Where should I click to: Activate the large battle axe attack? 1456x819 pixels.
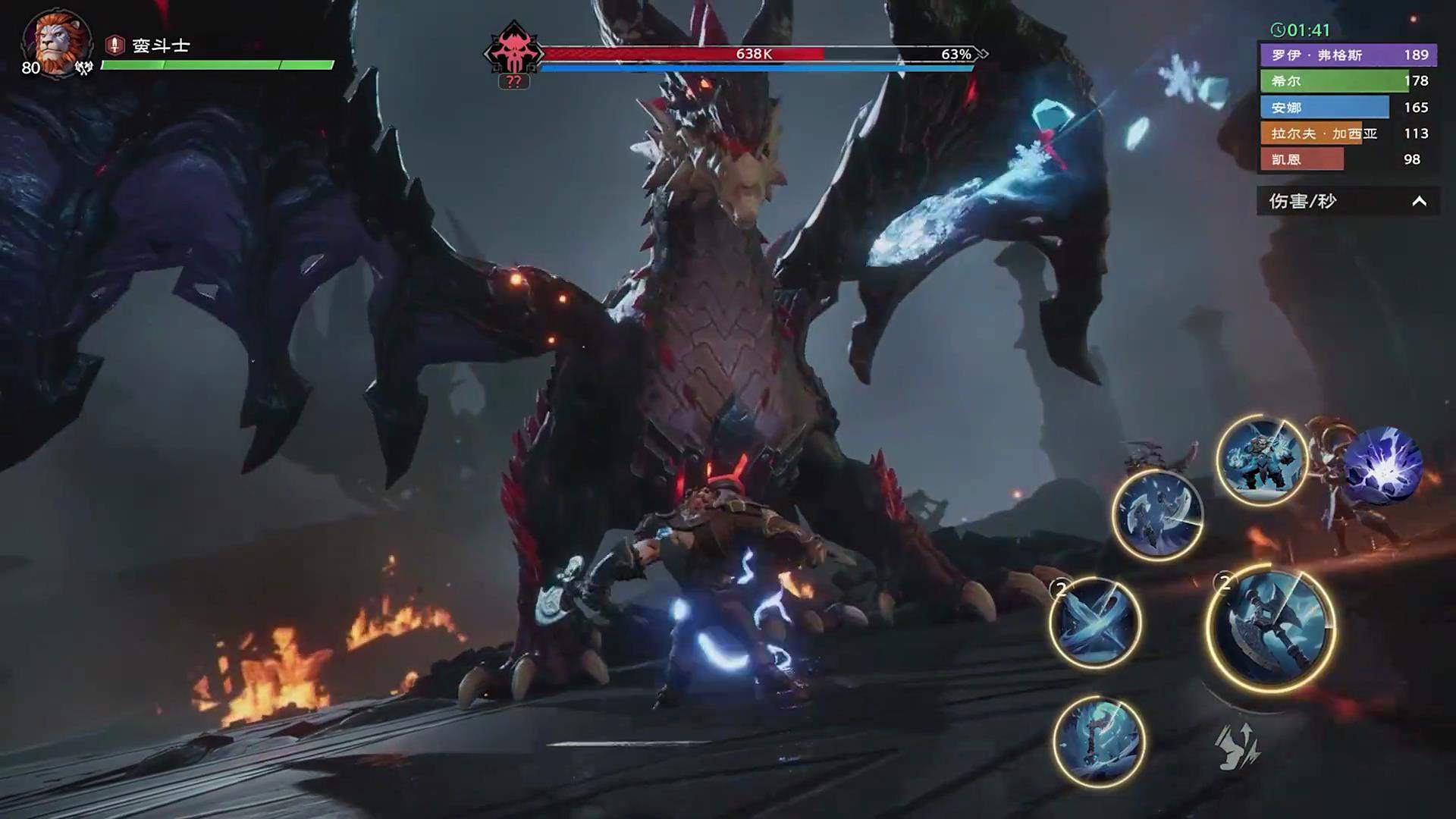(1270, 629)
